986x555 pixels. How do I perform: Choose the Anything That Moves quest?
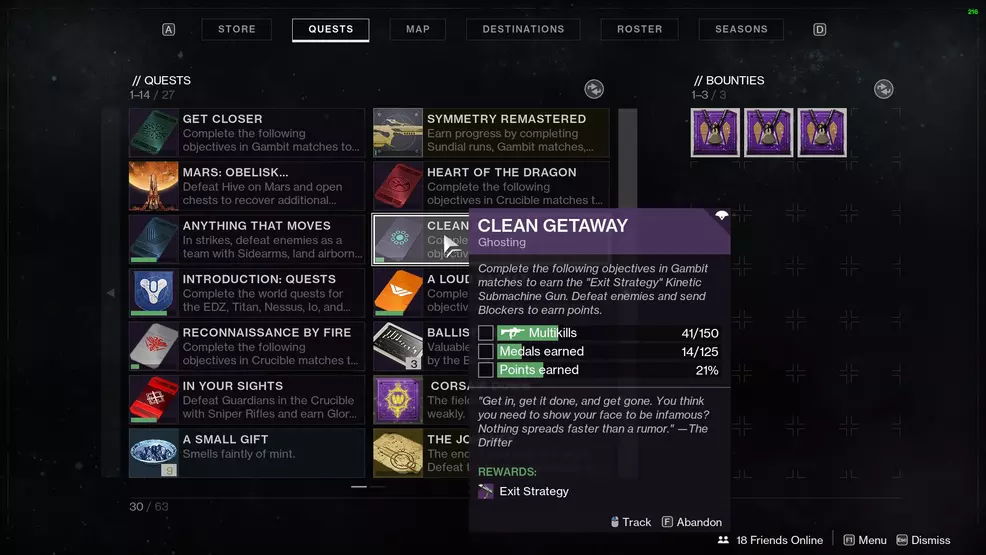tap(247, 240)
